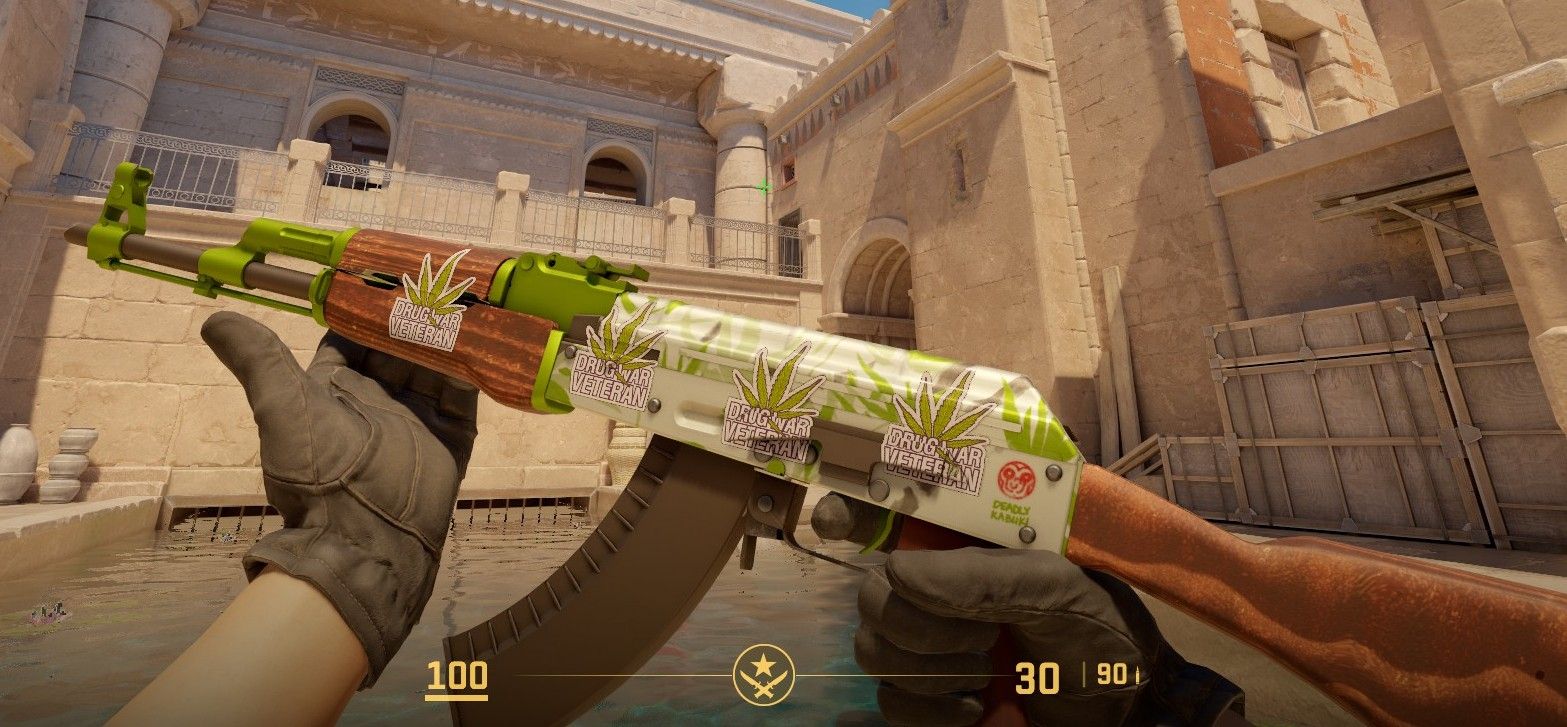The width and height of the screenshot is (1567, 727).
Task: Click the green crosshair in the courtyard
Action: pos(763,184)
